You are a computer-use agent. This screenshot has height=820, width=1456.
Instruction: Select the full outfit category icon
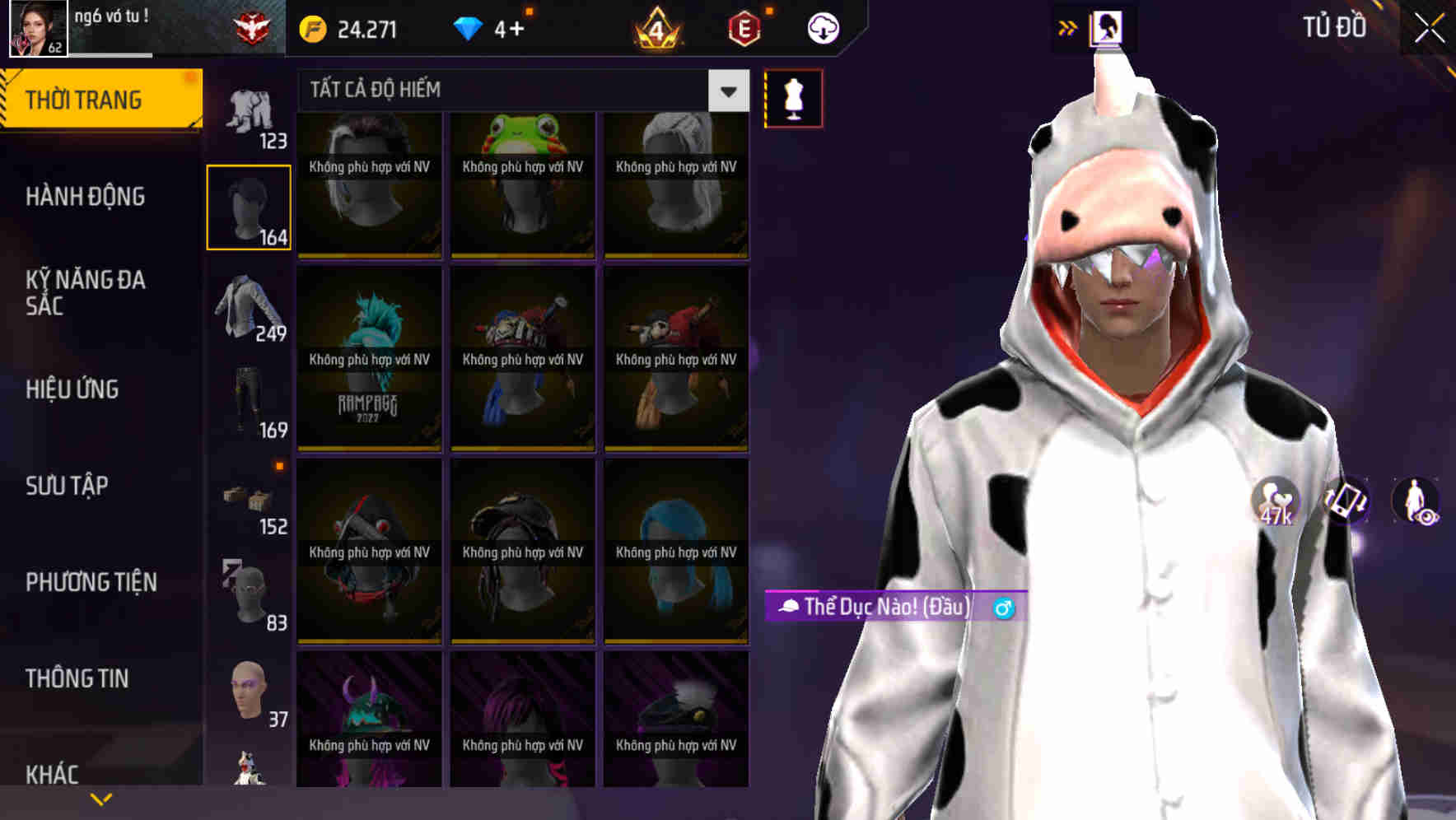point(249,107)
